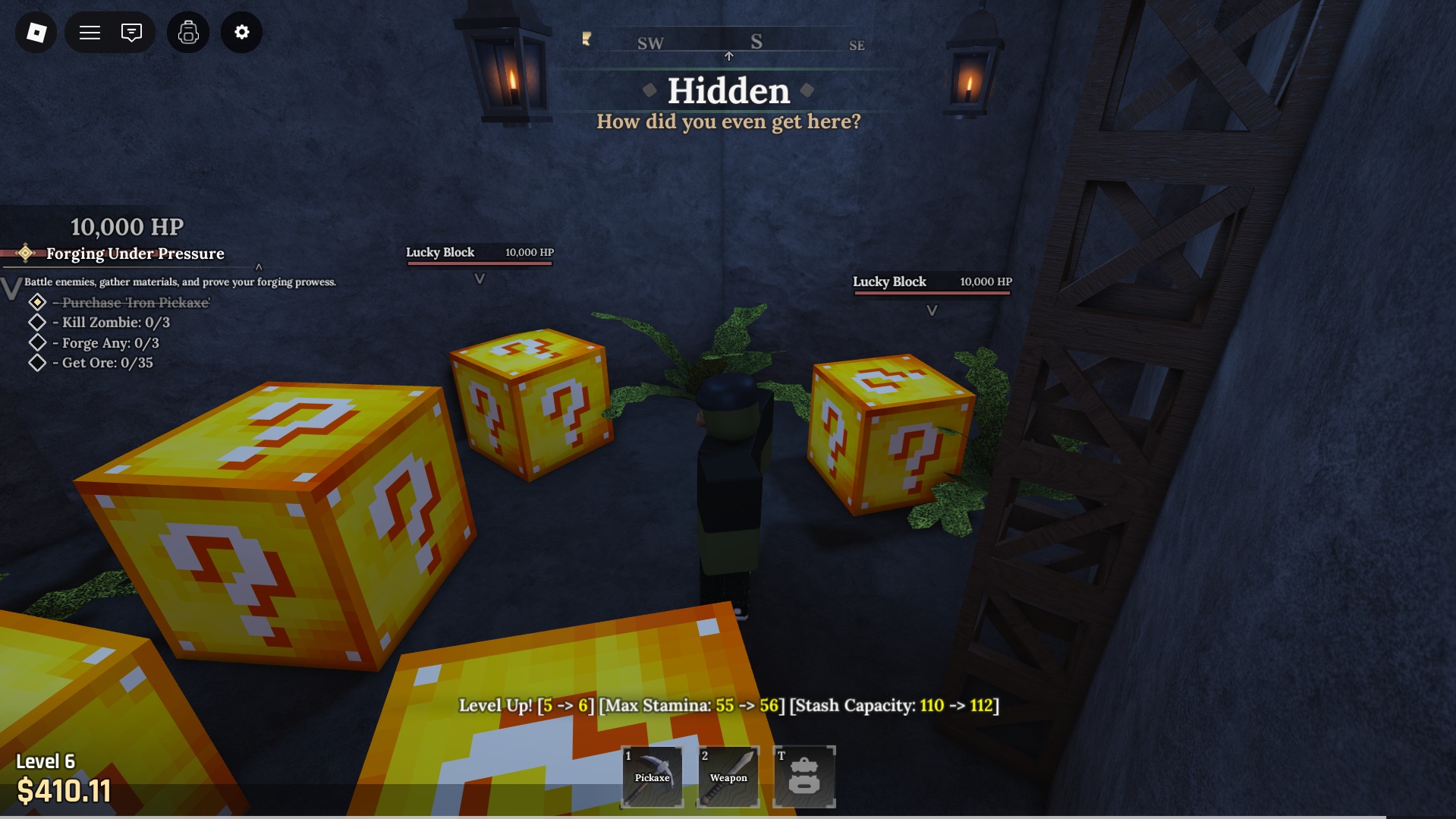Viewport: 1456px width, 819px height.
Task: Open the backpack stash slot labeled T
Action: pyautogui.click(x=803, y=775)
